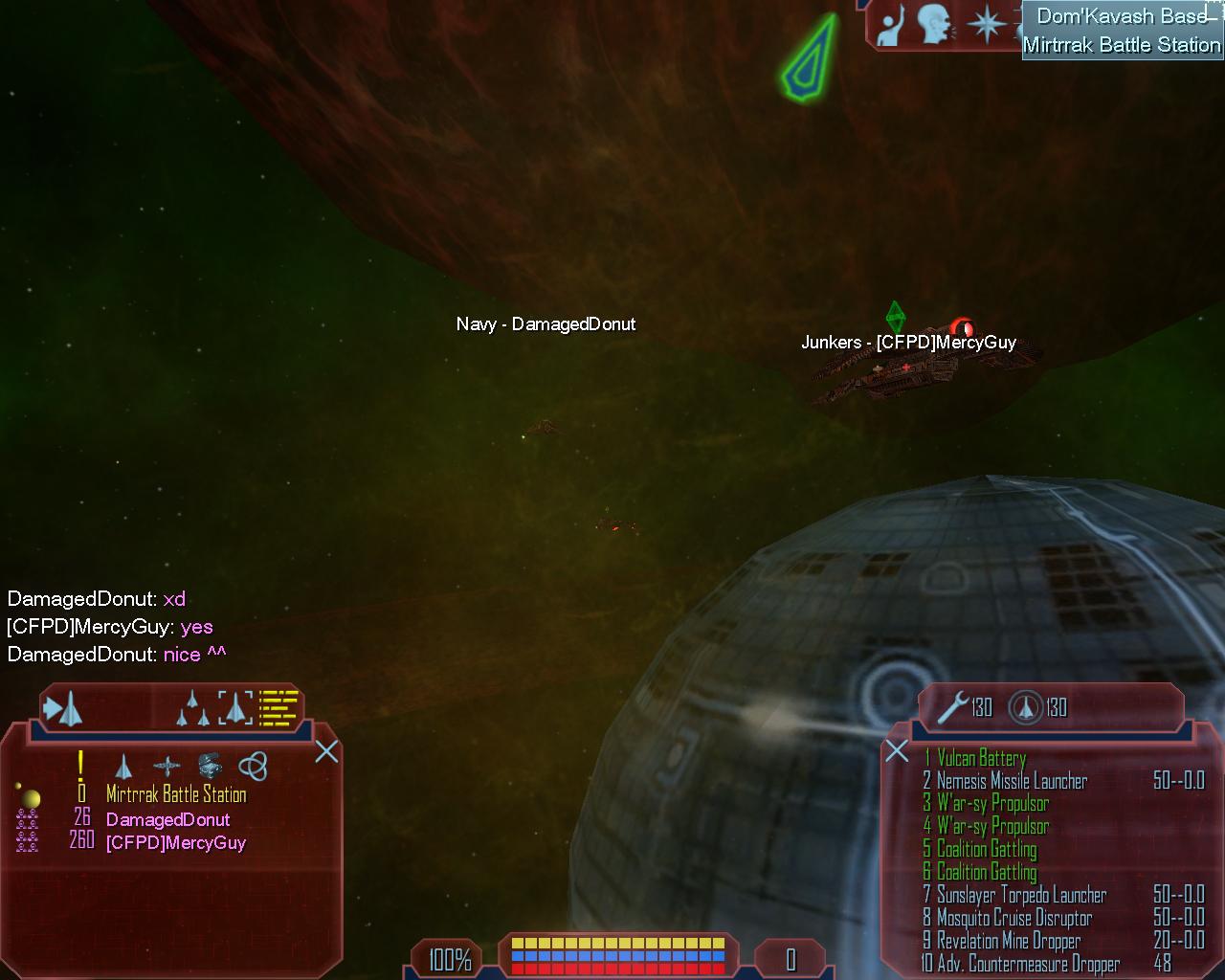Viewport: 1225px width, 980px height.
Task: Activate the formation three-ships icon
Action: [193, 709]
